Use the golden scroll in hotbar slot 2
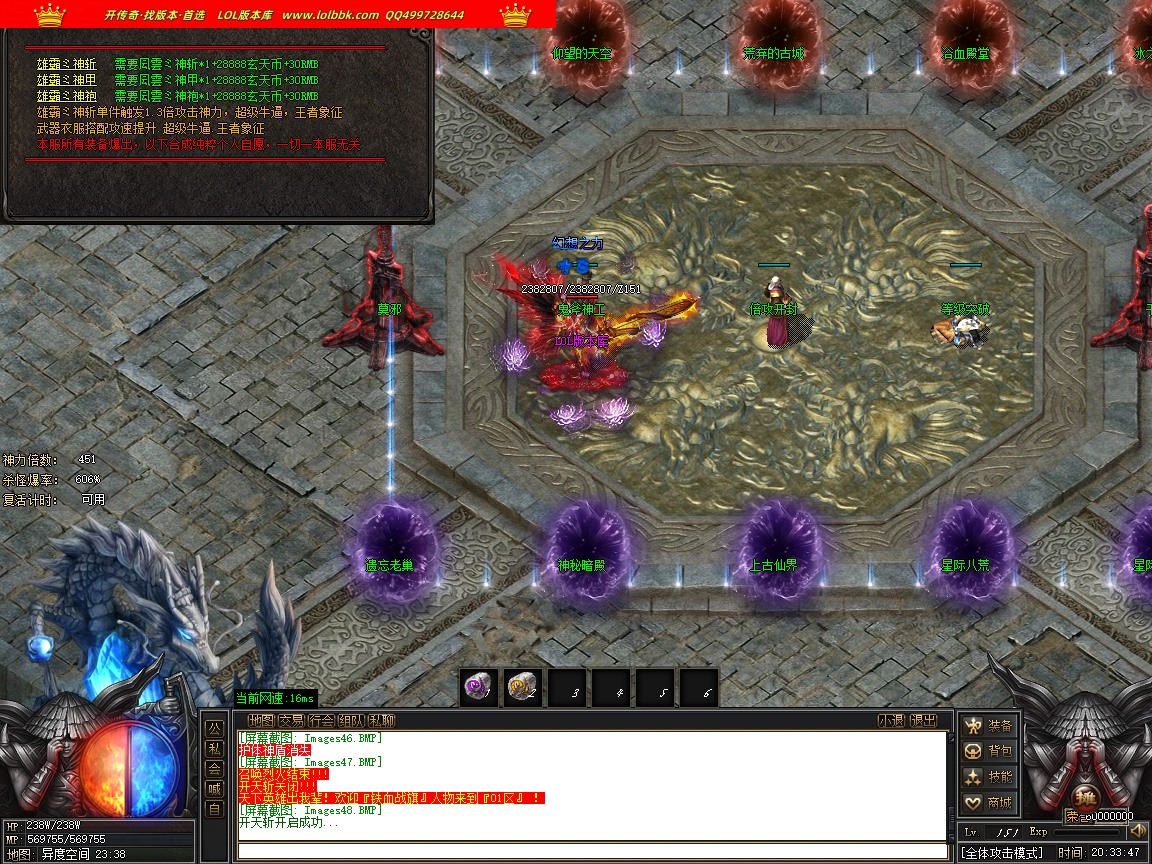 coord(523,687)
